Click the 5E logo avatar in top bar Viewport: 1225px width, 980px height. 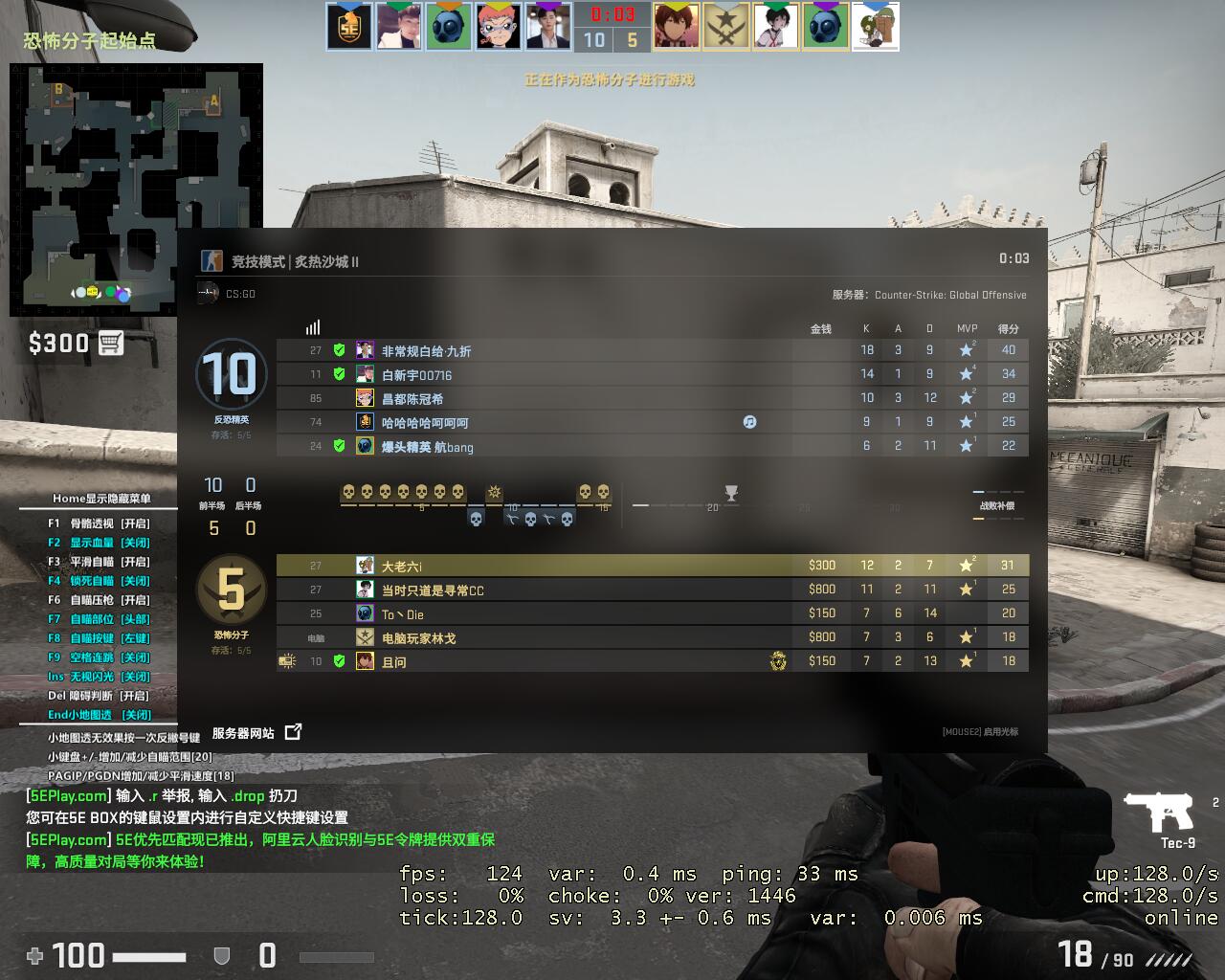[x=349, y=26]
